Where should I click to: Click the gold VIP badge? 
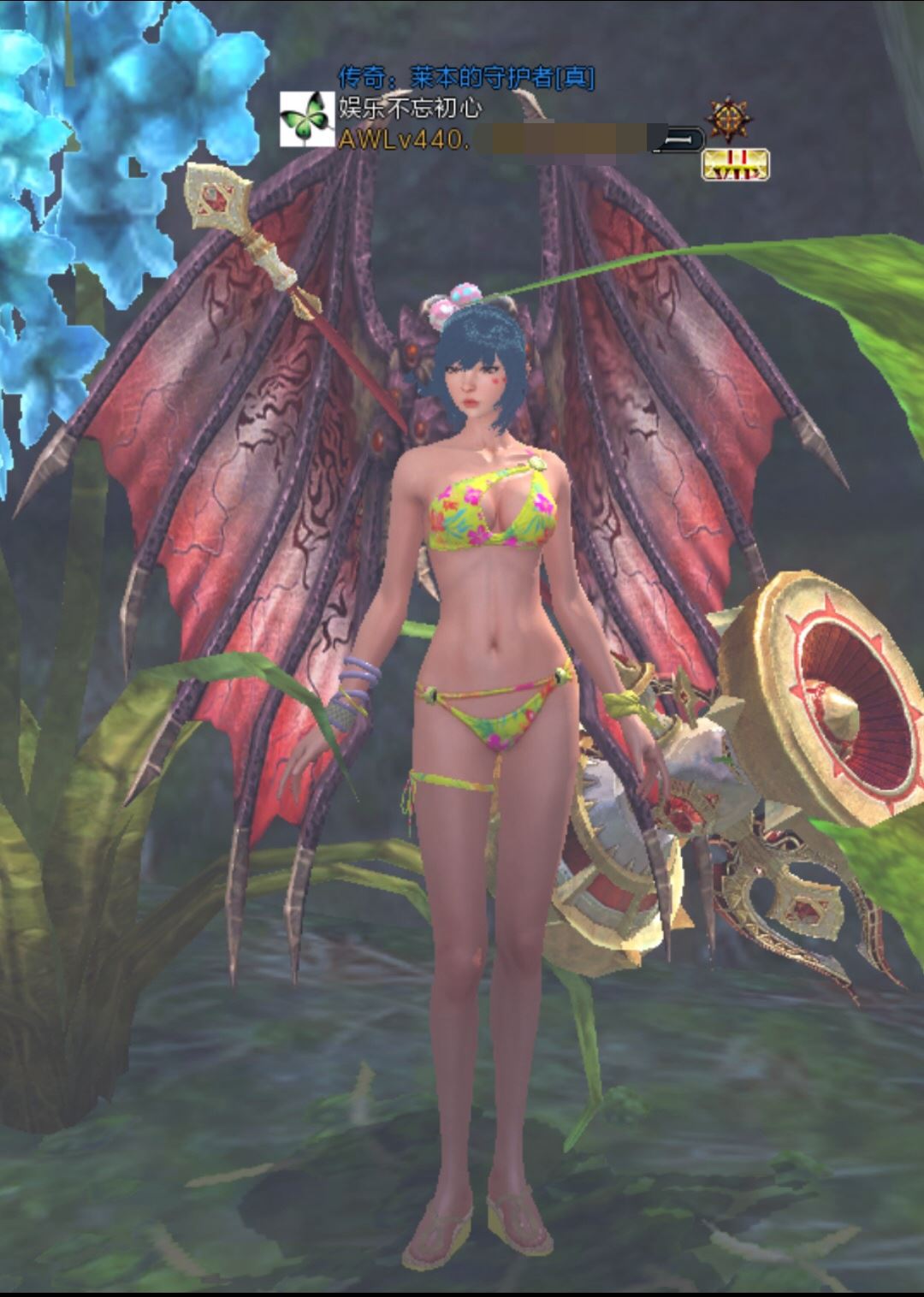point(735,164)
